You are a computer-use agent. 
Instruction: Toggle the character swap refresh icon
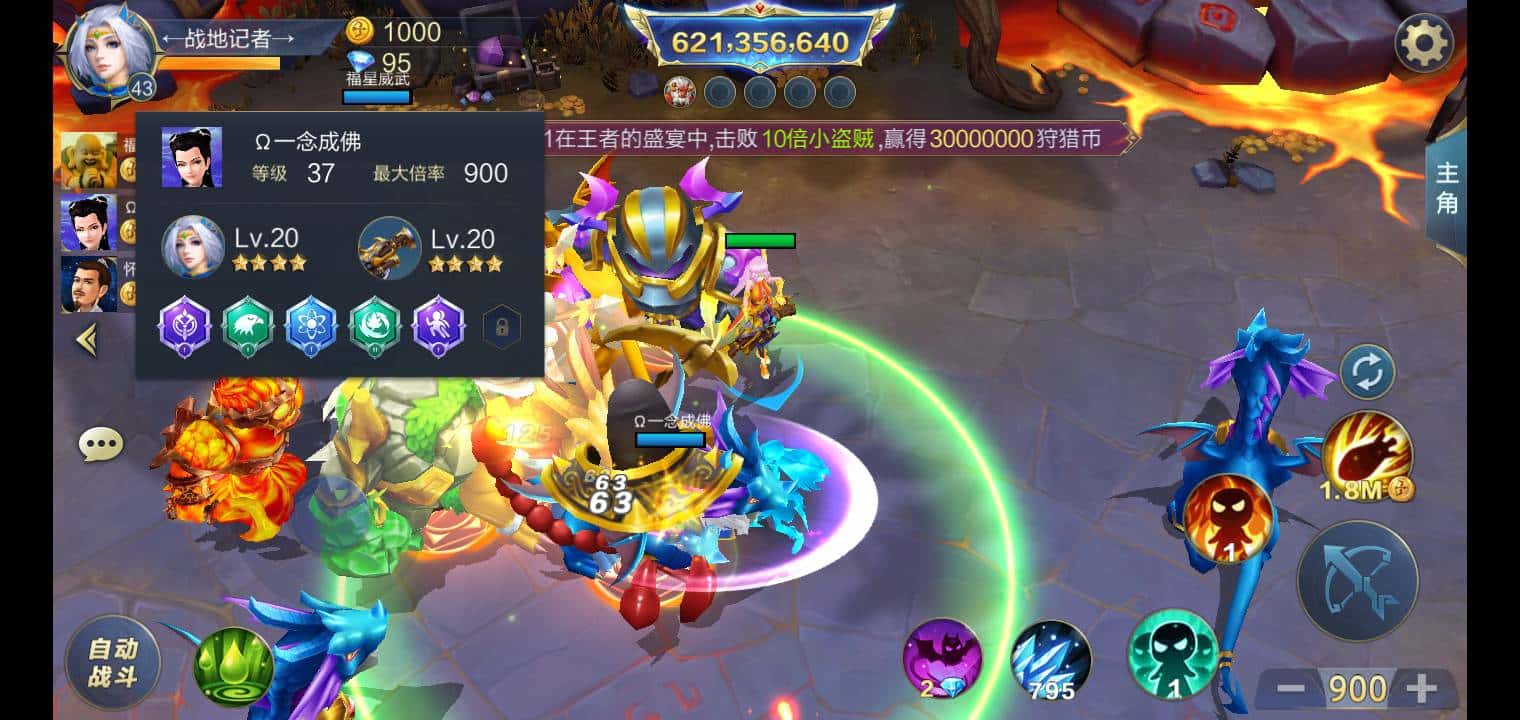(x=1369, y=370)
